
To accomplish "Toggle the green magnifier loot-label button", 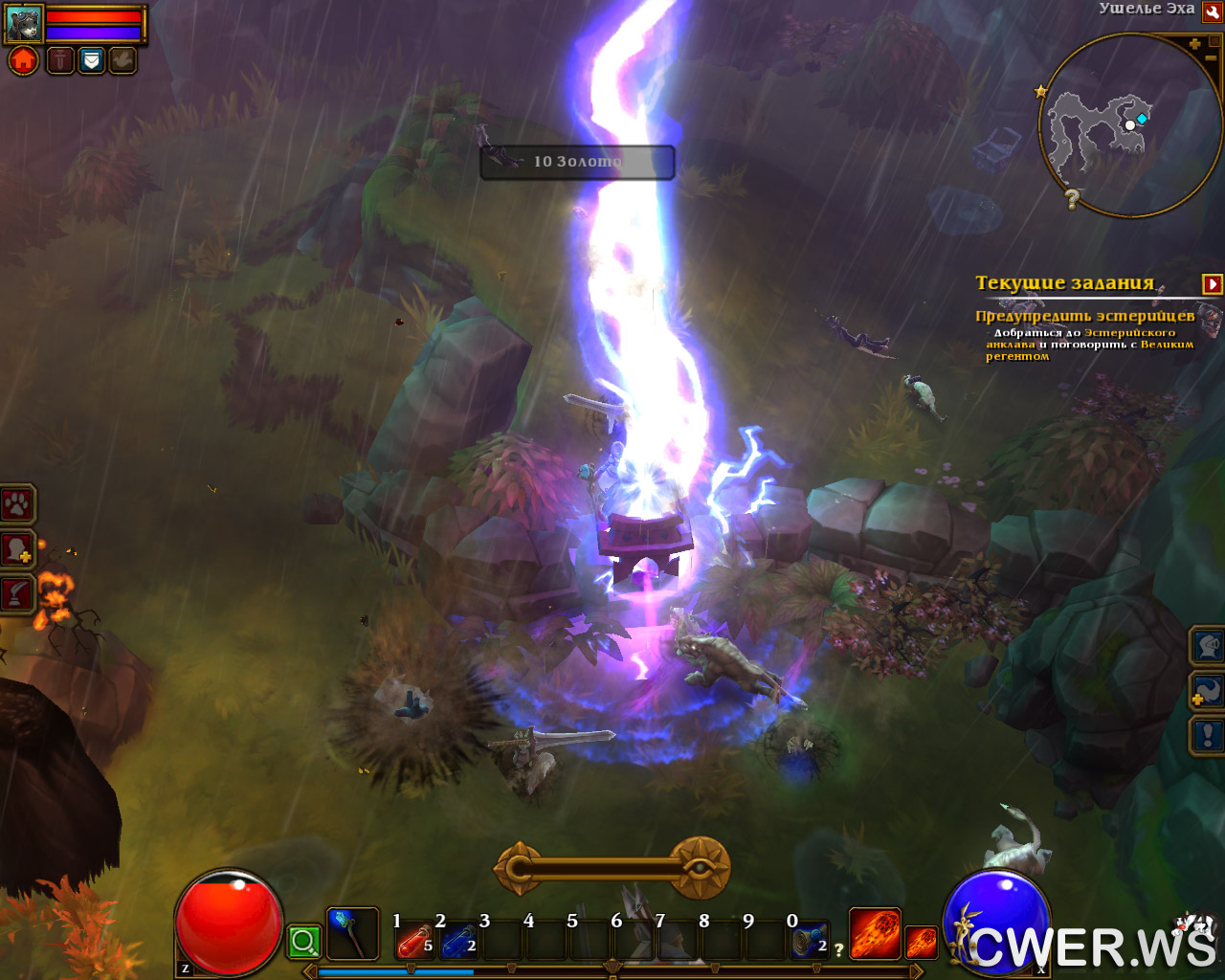I will click(x=304, y=942).
